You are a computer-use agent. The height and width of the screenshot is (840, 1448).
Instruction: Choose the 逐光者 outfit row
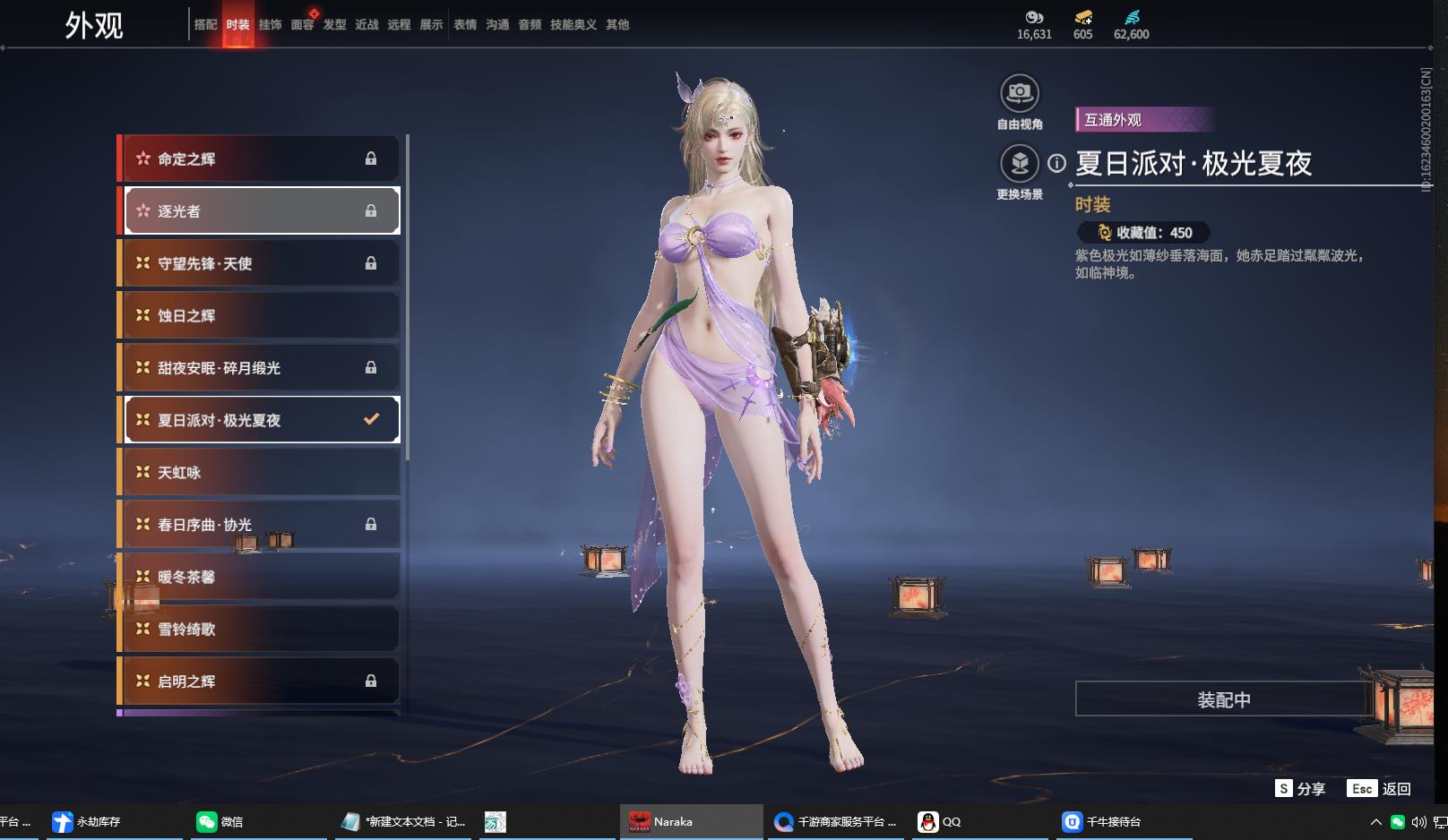click(x=260, y=211)
